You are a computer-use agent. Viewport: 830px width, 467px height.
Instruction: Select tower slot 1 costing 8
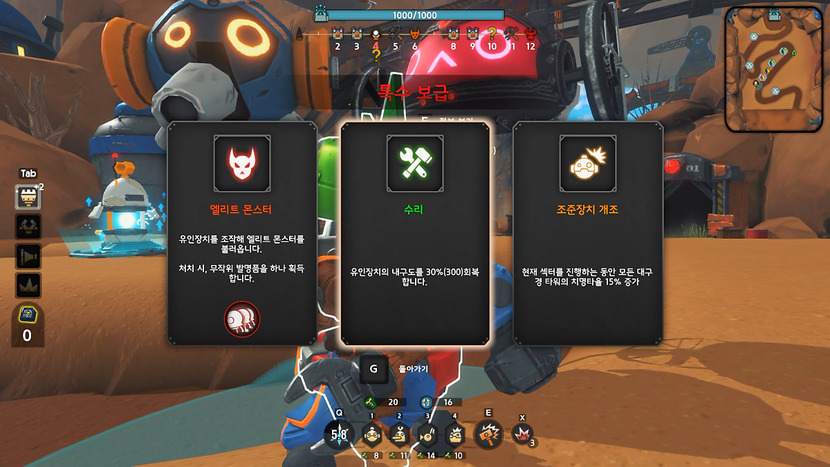click(371, 434)
